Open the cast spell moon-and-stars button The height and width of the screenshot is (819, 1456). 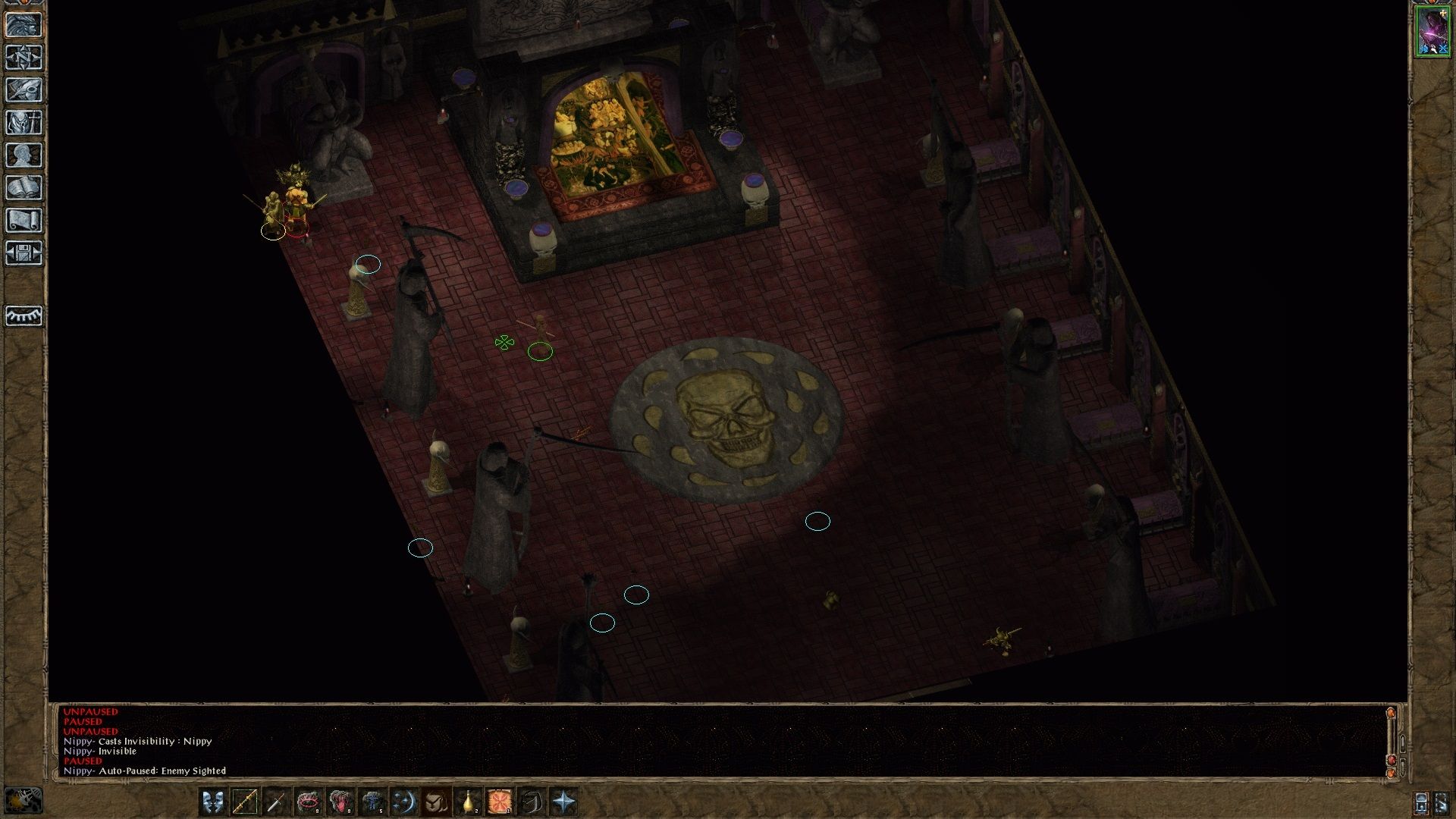point(404,802)
